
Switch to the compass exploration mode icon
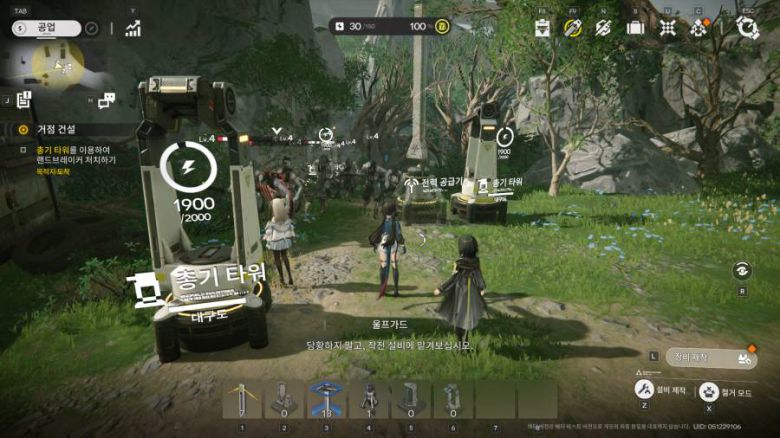91,29
